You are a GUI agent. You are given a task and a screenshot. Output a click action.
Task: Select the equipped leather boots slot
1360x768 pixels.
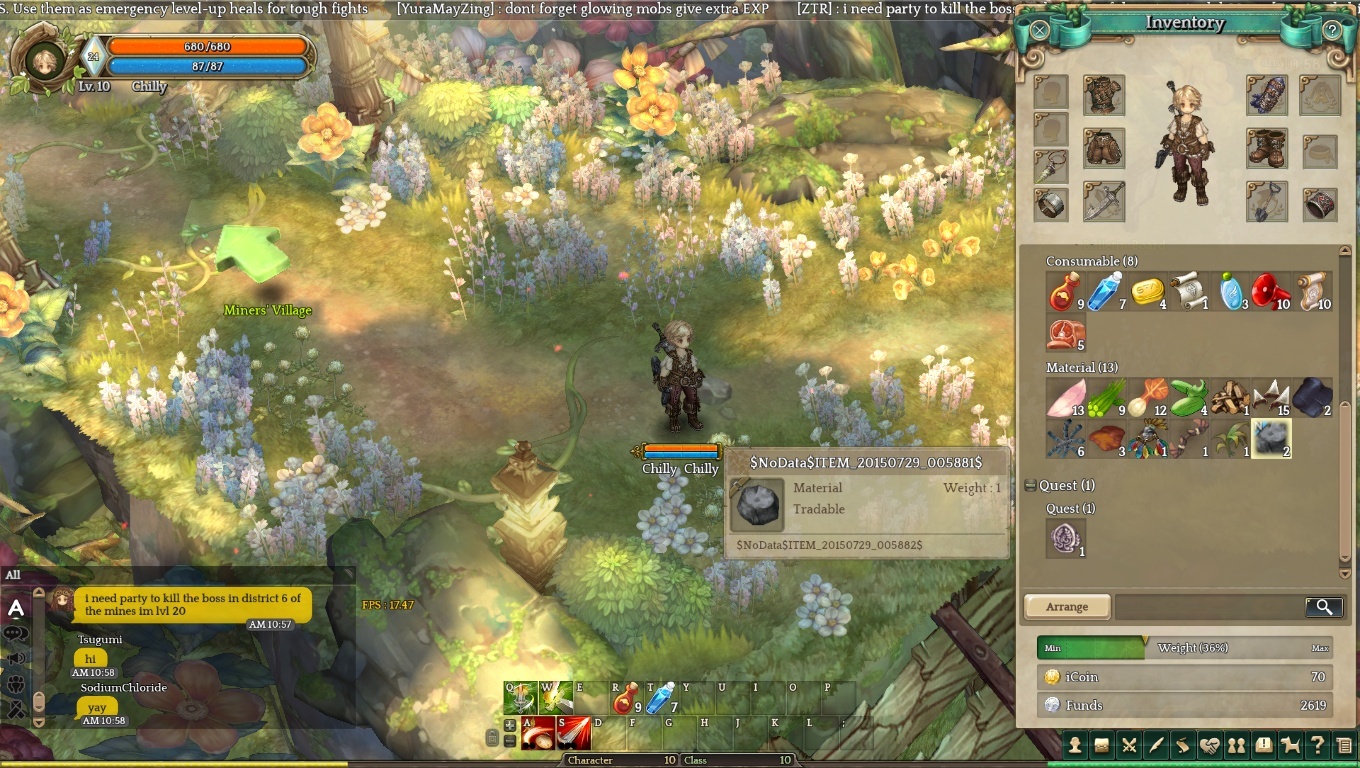tap(1266, 148)
